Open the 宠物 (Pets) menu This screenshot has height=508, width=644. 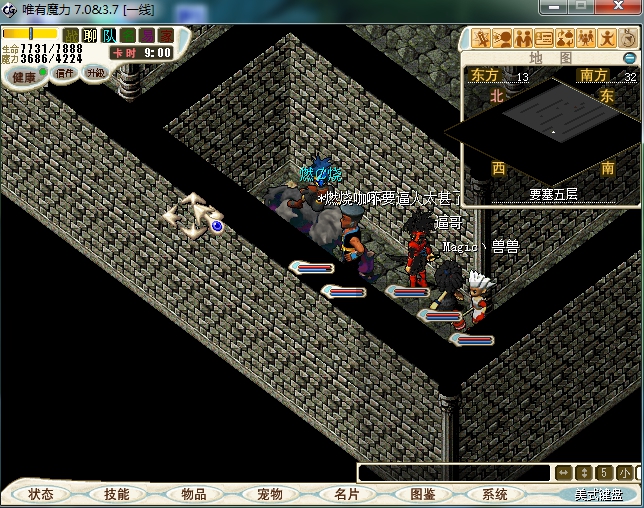pyautogui.click(x=269, y=494)
